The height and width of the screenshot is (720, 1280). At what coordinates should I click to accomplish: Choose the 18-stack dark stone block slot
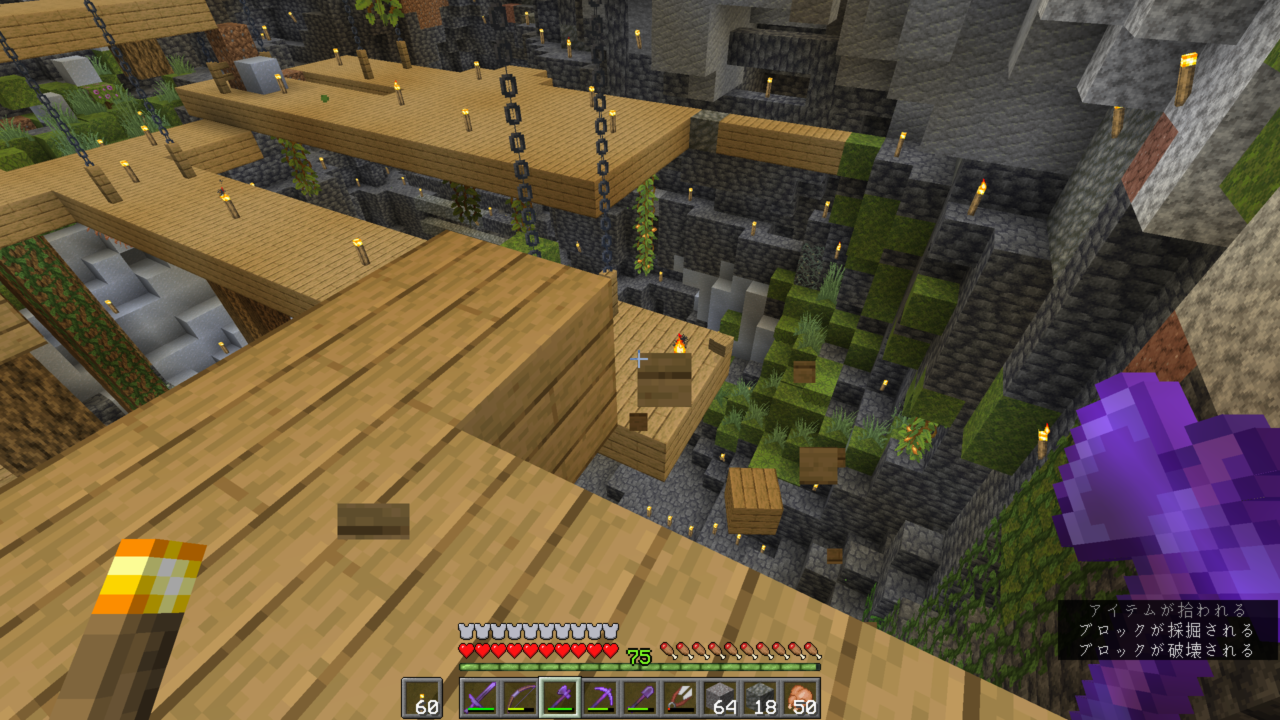pyautogui.click(x=759, y=698)
